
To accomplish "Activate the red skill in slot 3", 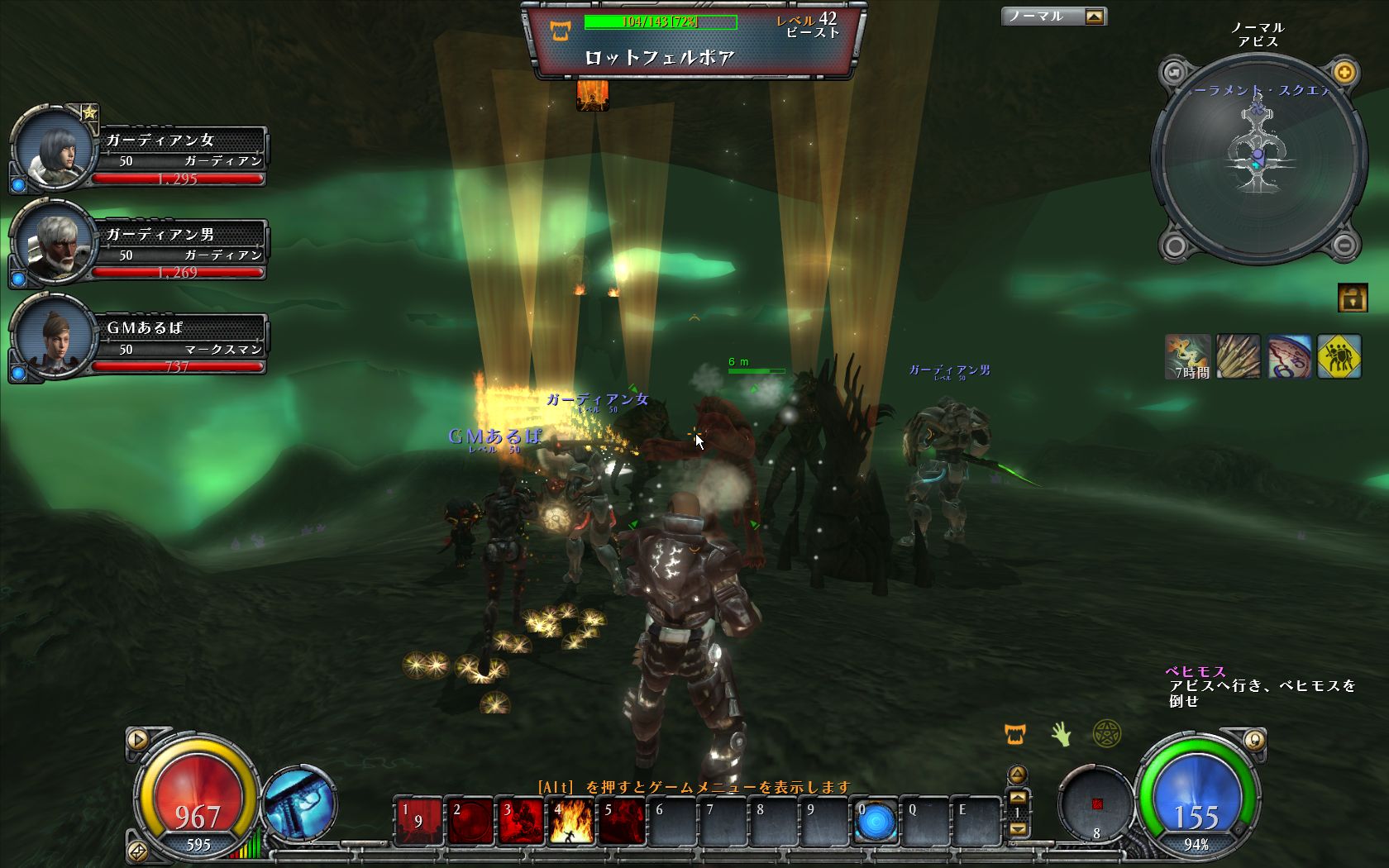I will point(520,821).
